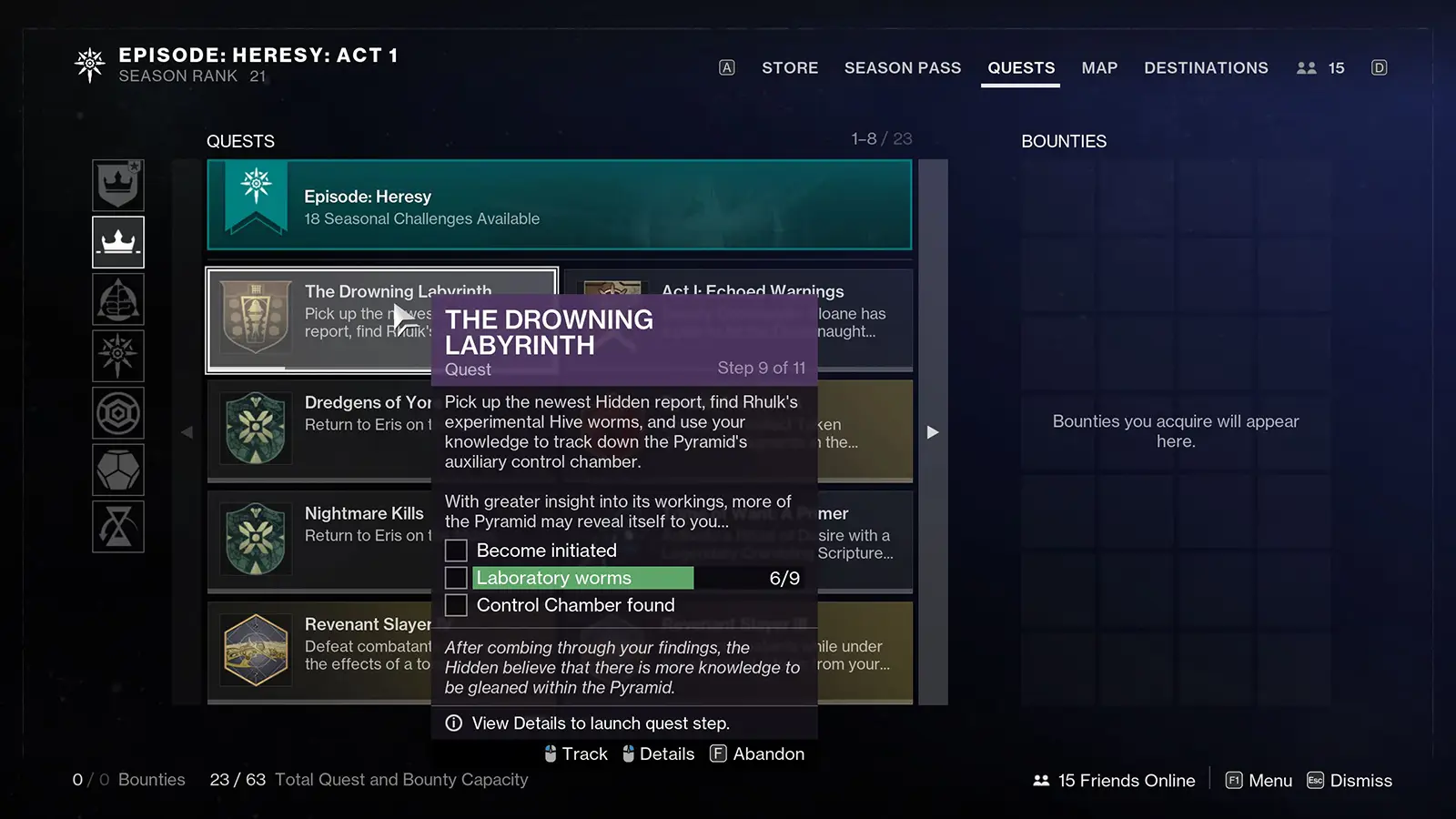Go to the Map tab

1099,68
